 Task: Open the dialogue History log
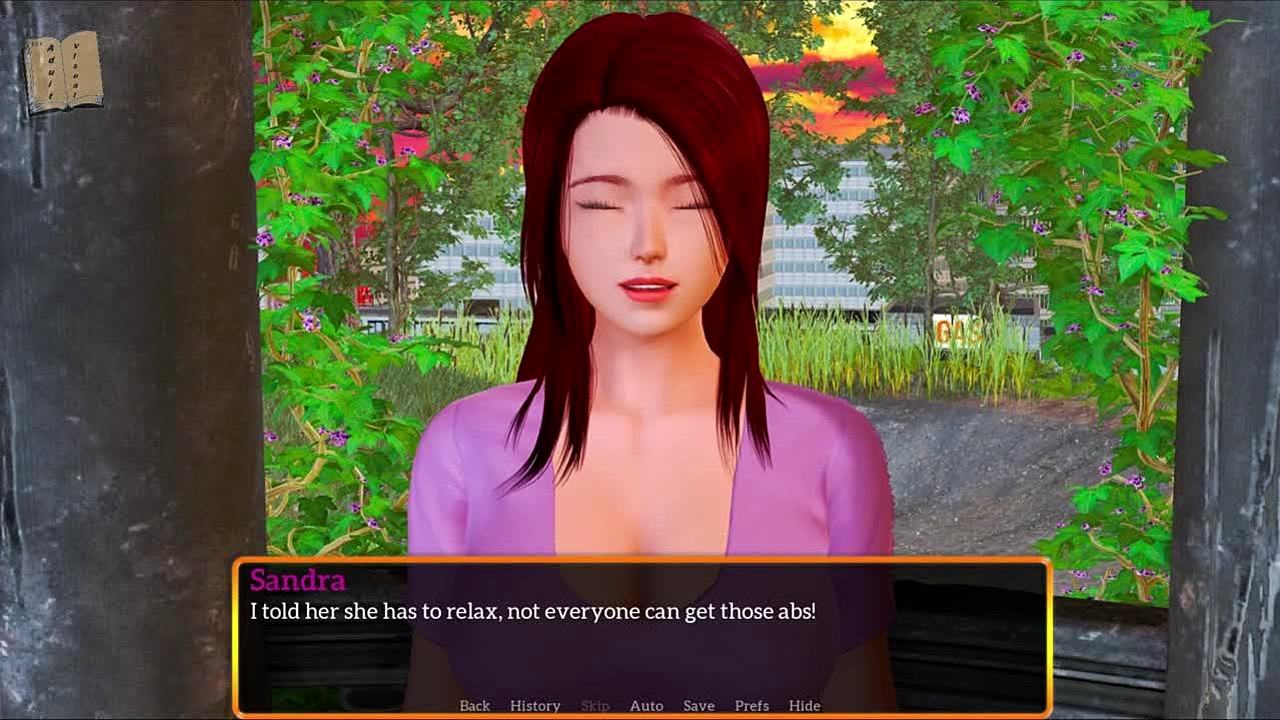point(535,705)
